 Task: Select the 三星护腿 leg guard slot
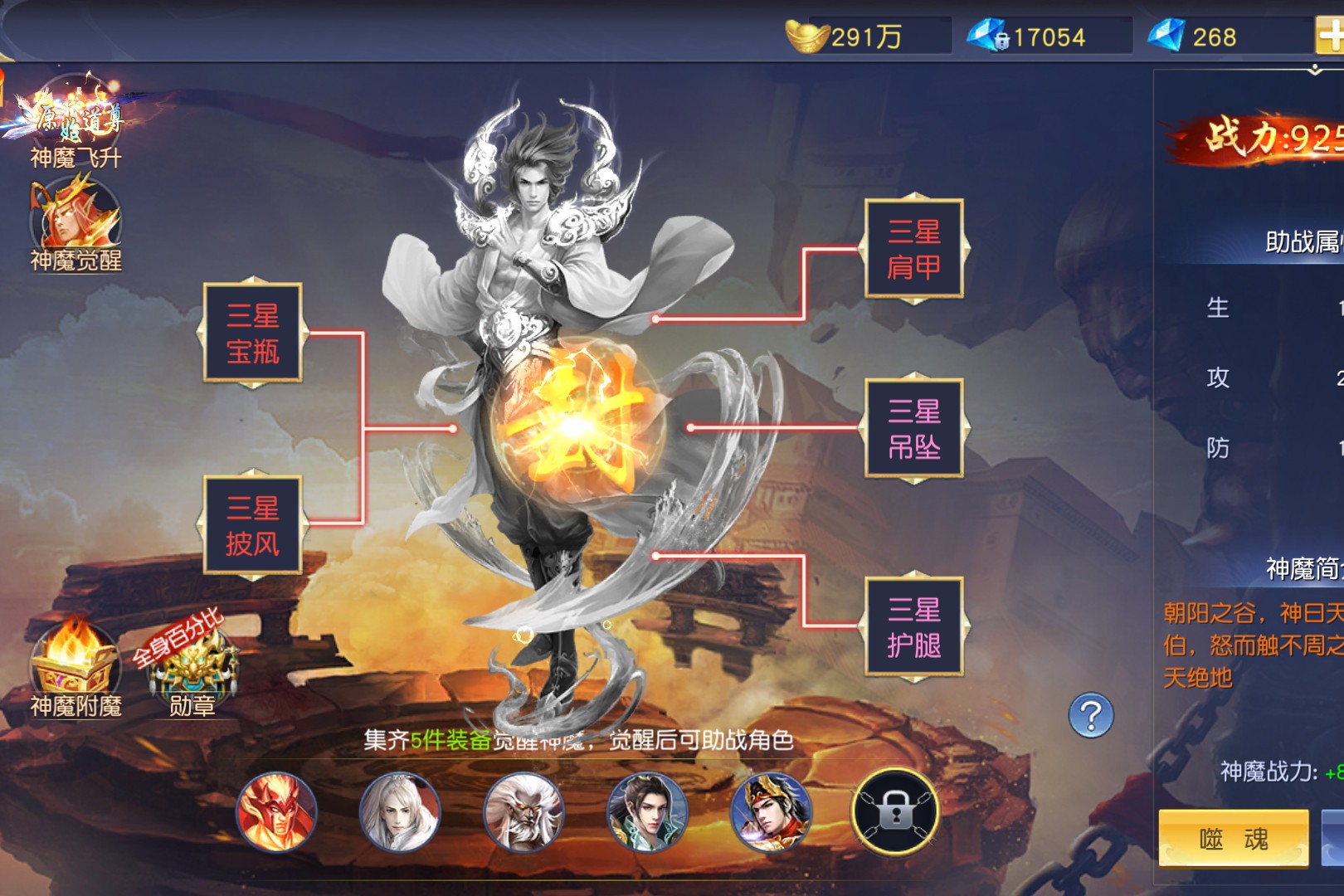click(913, 627)
